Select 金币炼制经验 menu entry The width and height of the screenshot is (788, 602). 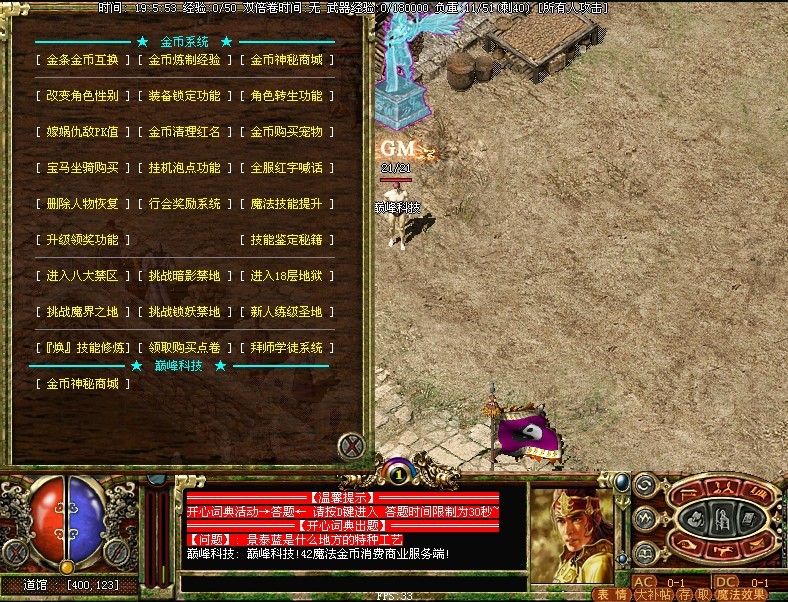(184, 60)
